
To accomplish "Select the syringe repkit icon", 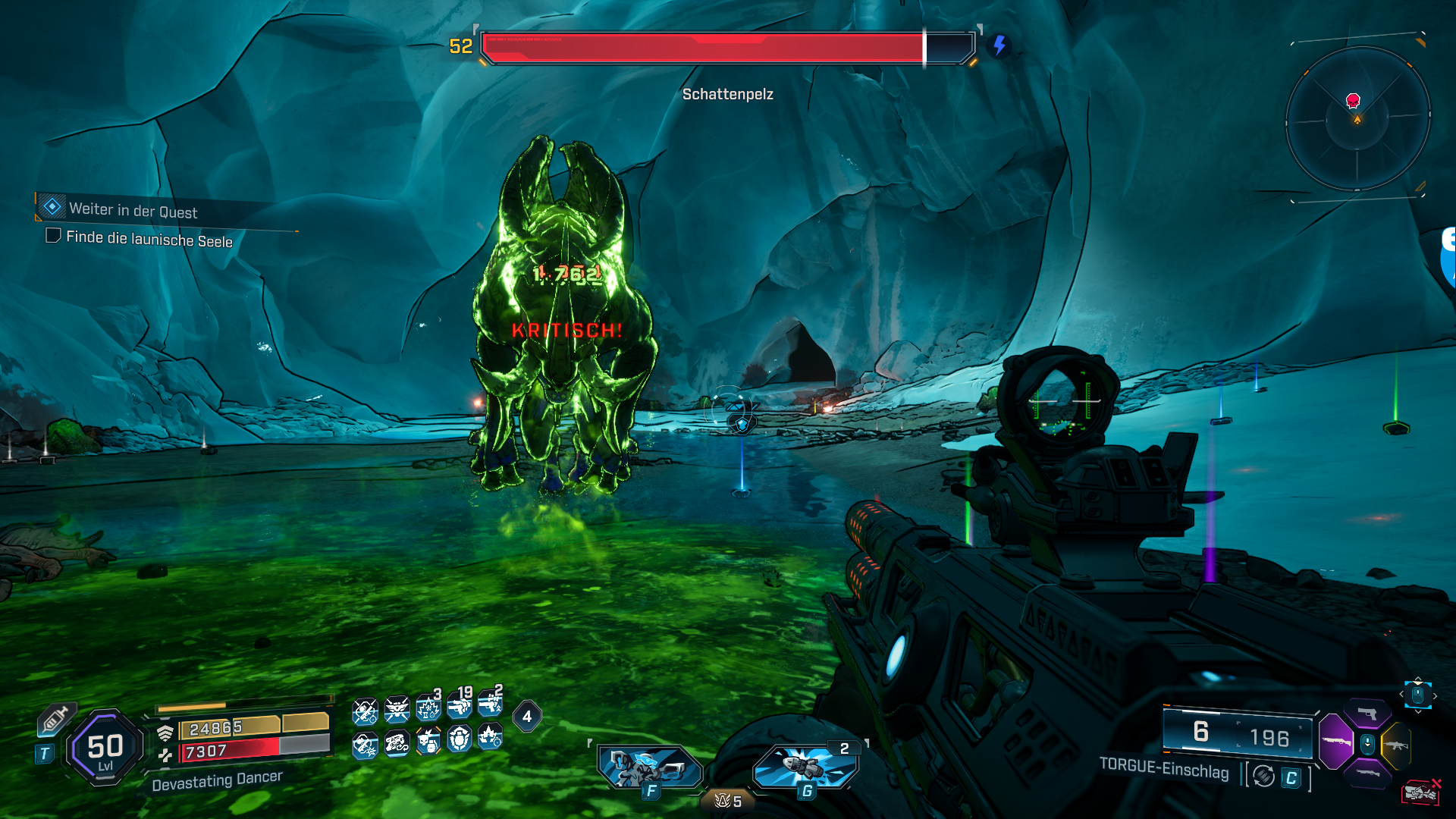I will 55,718.
